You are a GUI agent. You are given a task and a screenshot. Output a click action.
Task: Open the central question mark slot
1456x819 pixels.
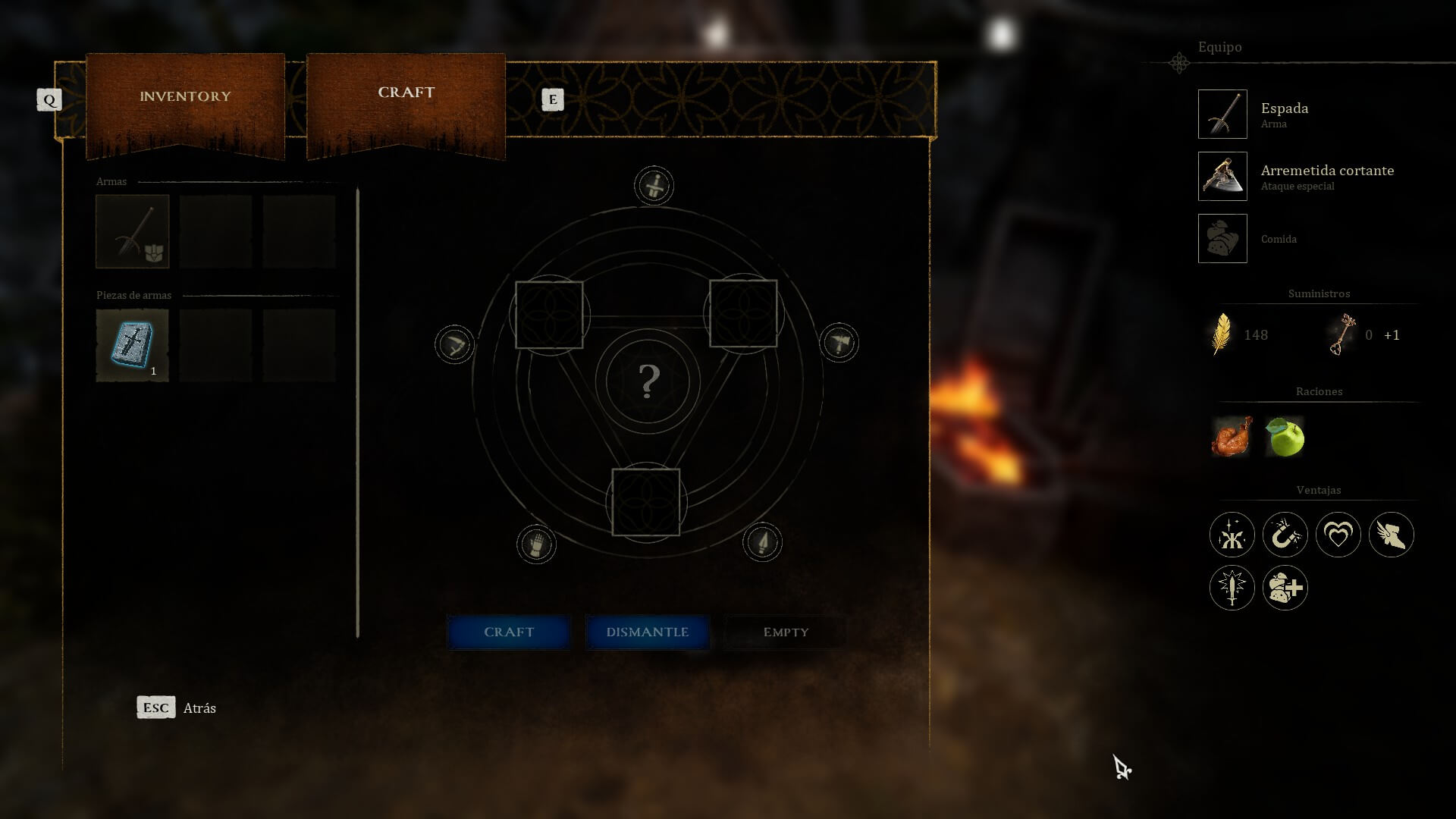[648, 381]
